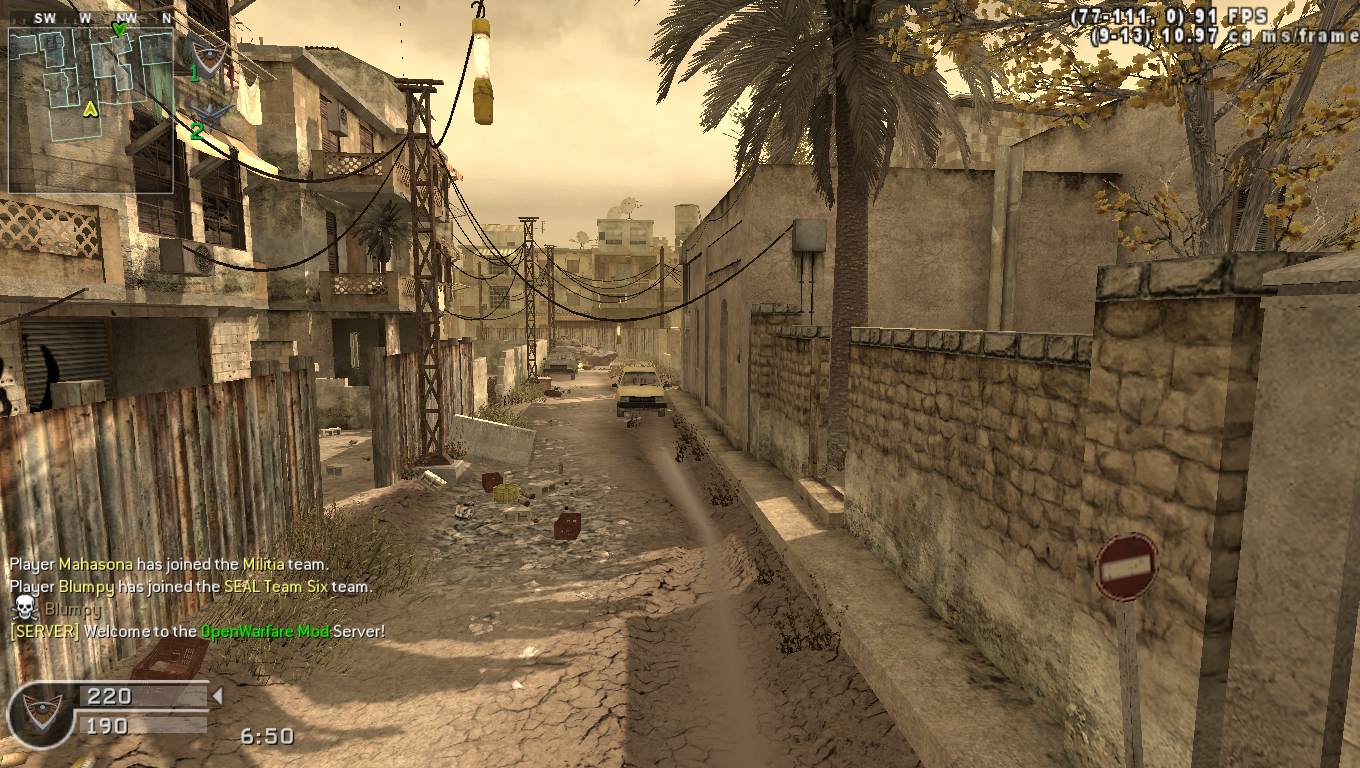The image size is (1360, 768).
Task: Click the skull icon beside Blumpy
Action: [25, 608]
